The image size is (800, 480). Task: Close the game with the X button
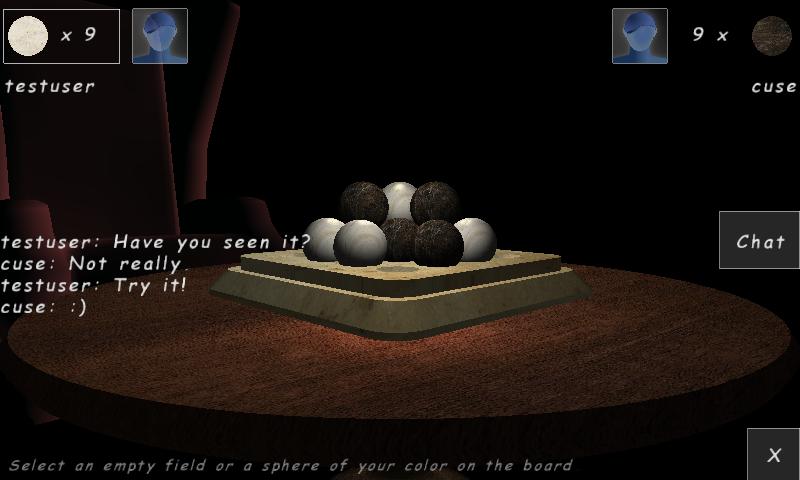[773, 454]
